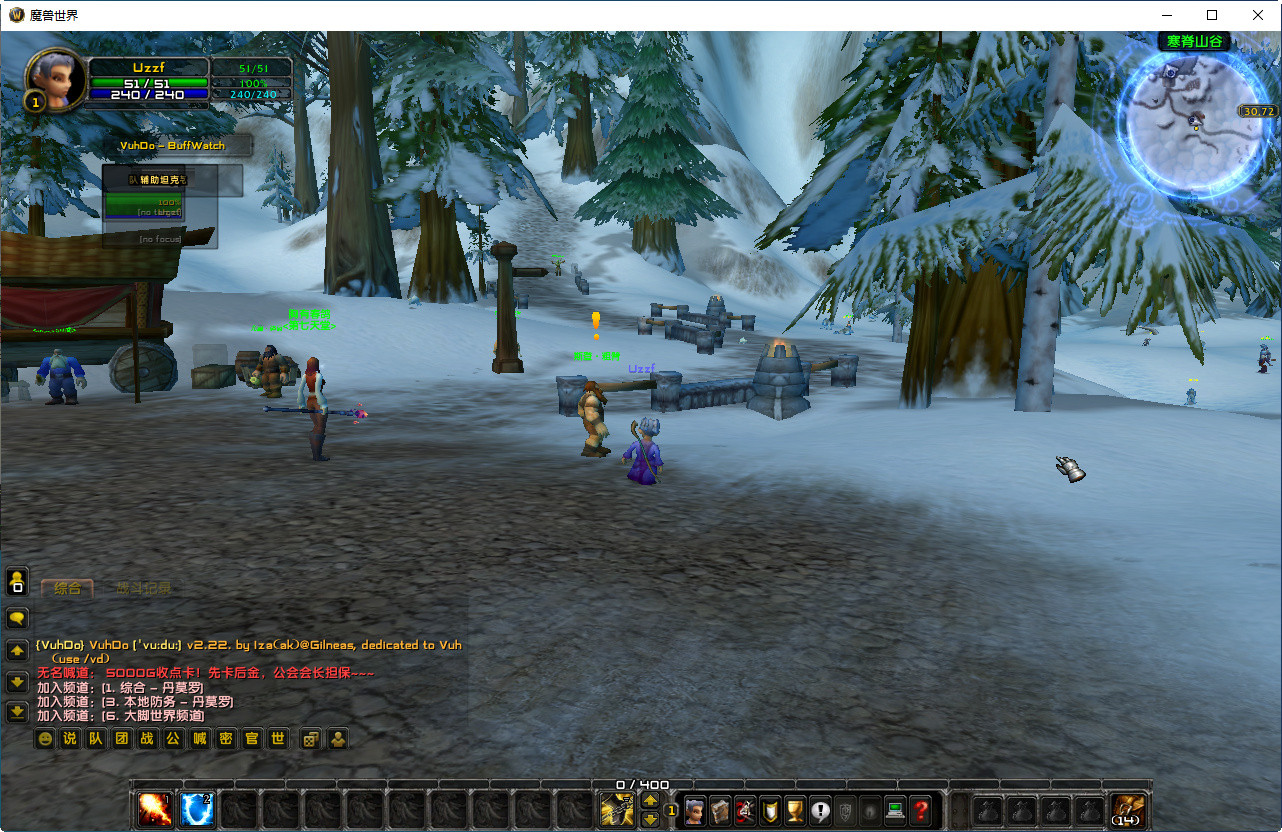Viewport: 1282px width, 832px height.
Task: Roll using the dice button
Action: (x=311, y=739)
